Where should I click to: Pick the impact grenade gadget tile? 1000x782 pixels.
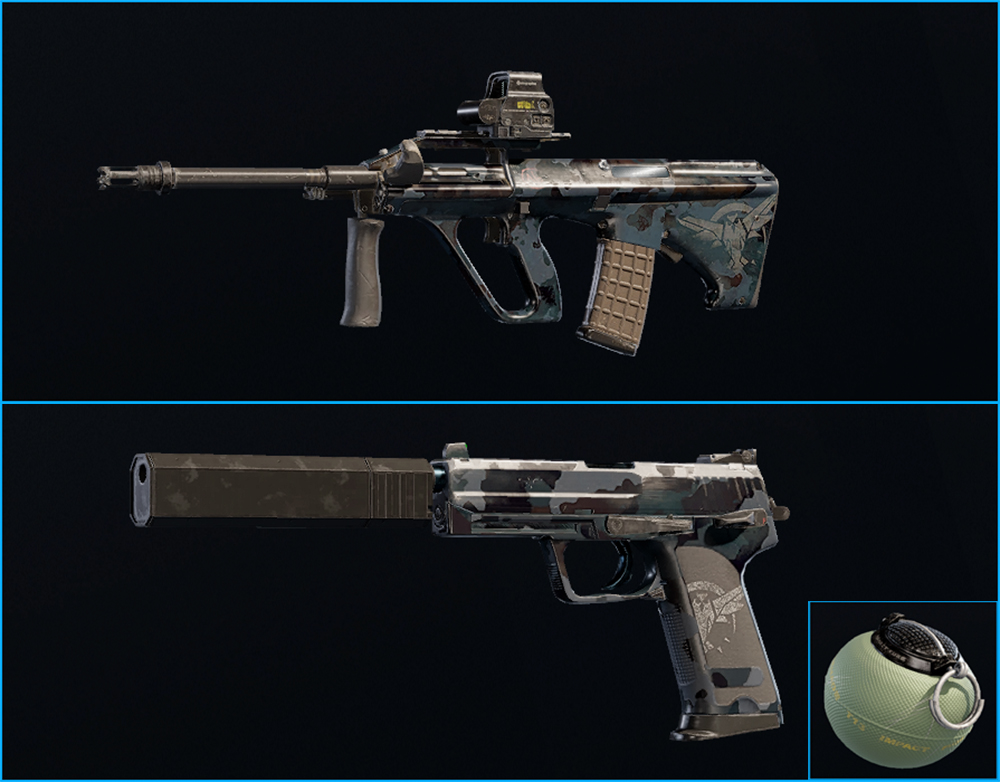(901, 690)
